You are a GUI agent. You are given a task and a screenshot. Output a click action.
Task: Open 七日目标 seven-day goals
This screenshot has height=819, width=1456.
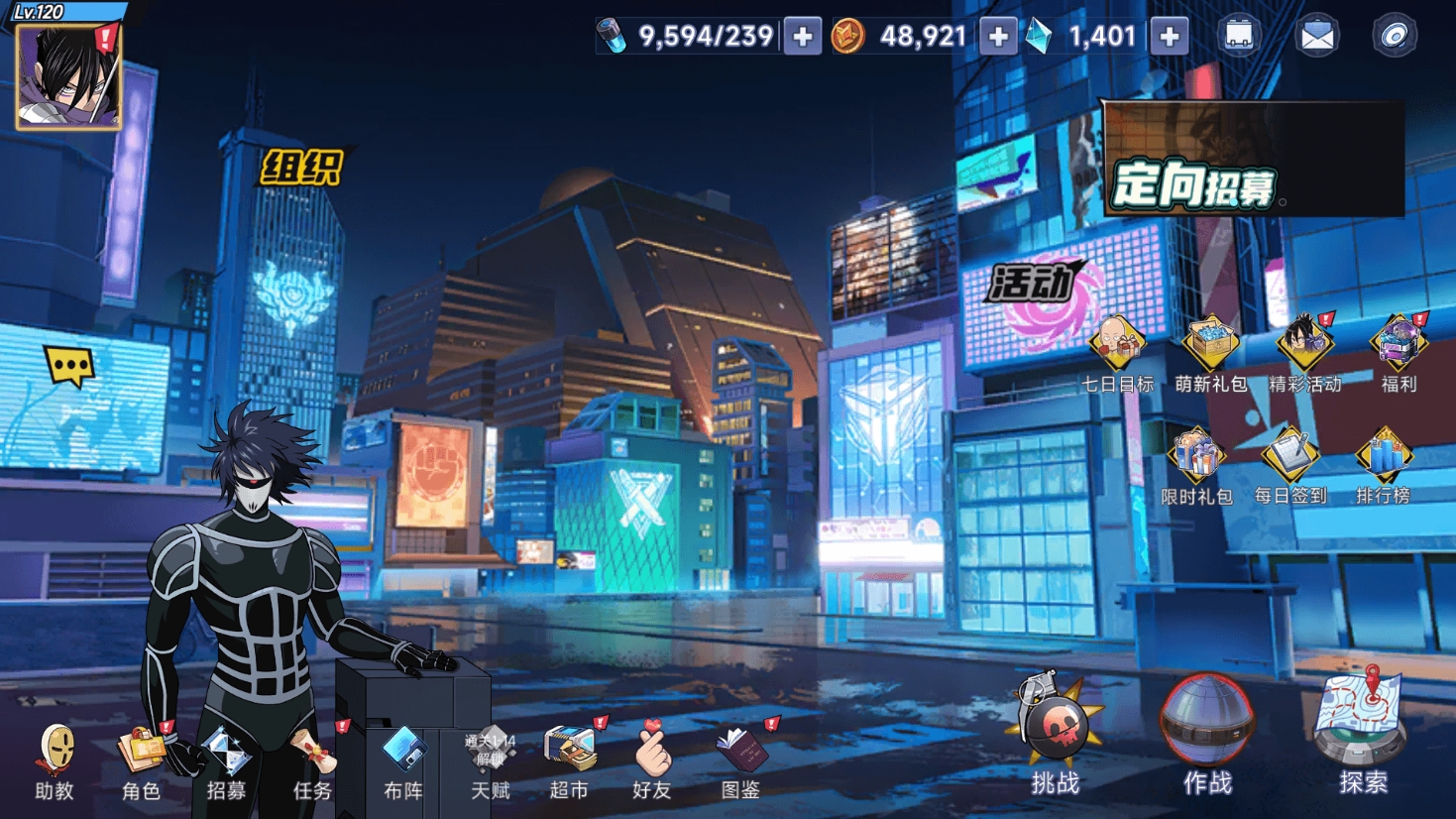coord(1117,351)
